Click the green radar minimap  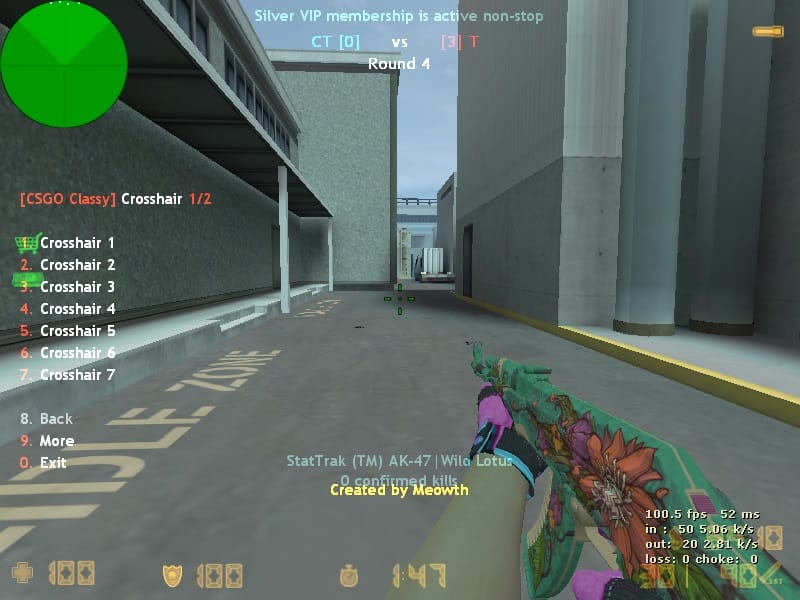pyautogui.click(x=64, y=64)
